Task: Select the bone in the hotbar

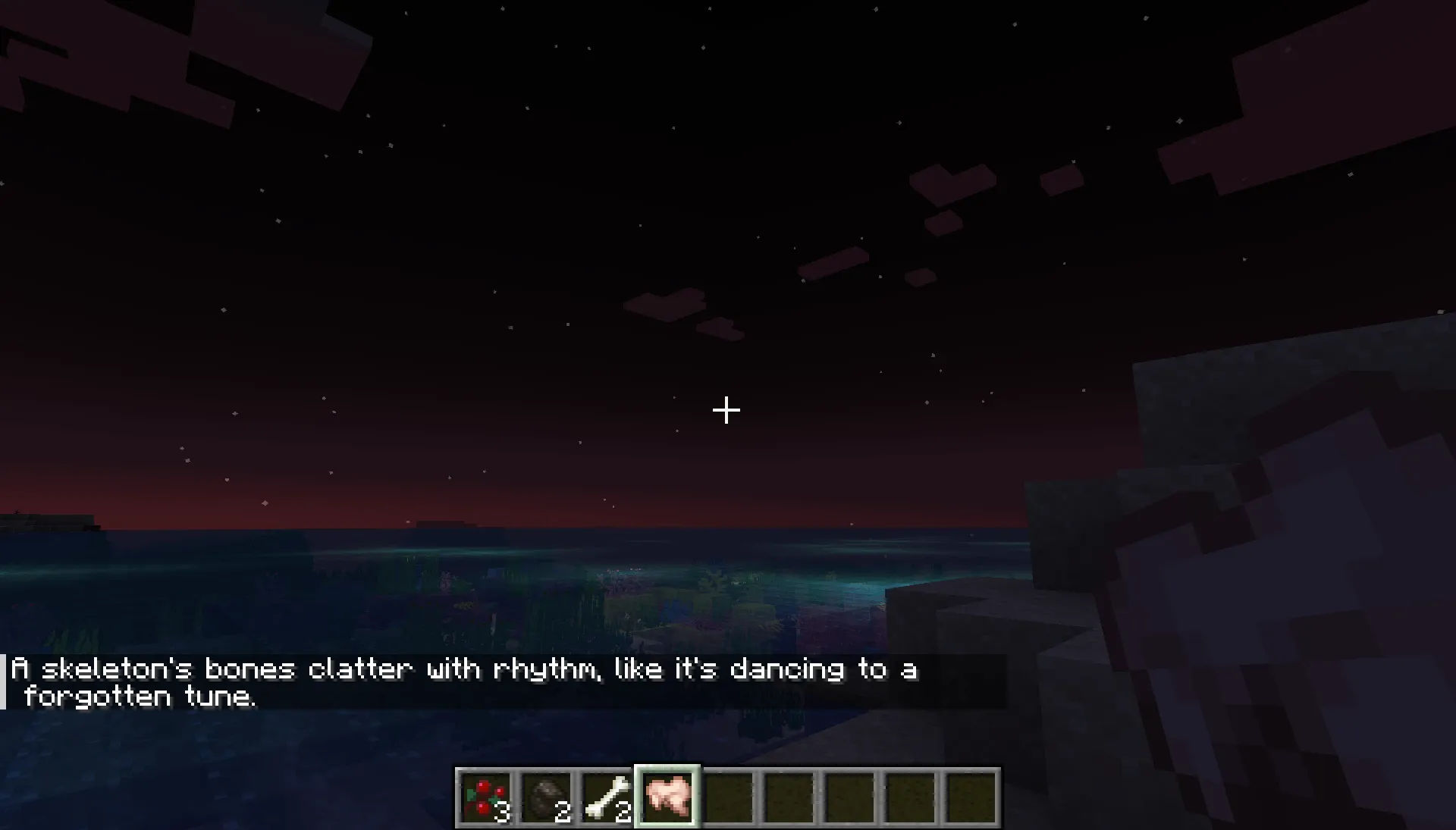Action: coord(605,794)
